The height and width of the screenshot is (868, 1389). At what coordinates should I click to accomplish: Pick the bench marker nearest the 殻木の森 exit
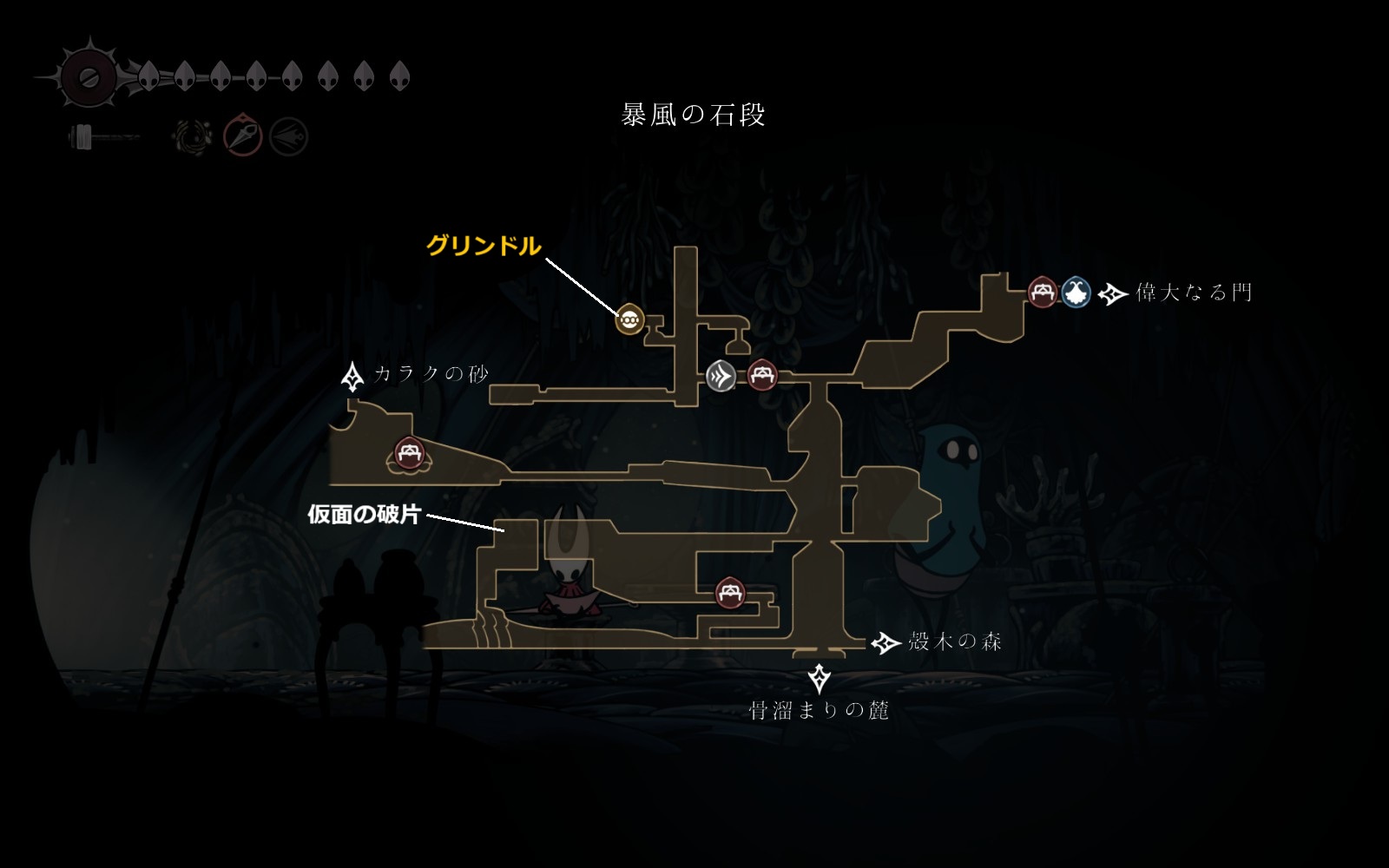(730, 593)
